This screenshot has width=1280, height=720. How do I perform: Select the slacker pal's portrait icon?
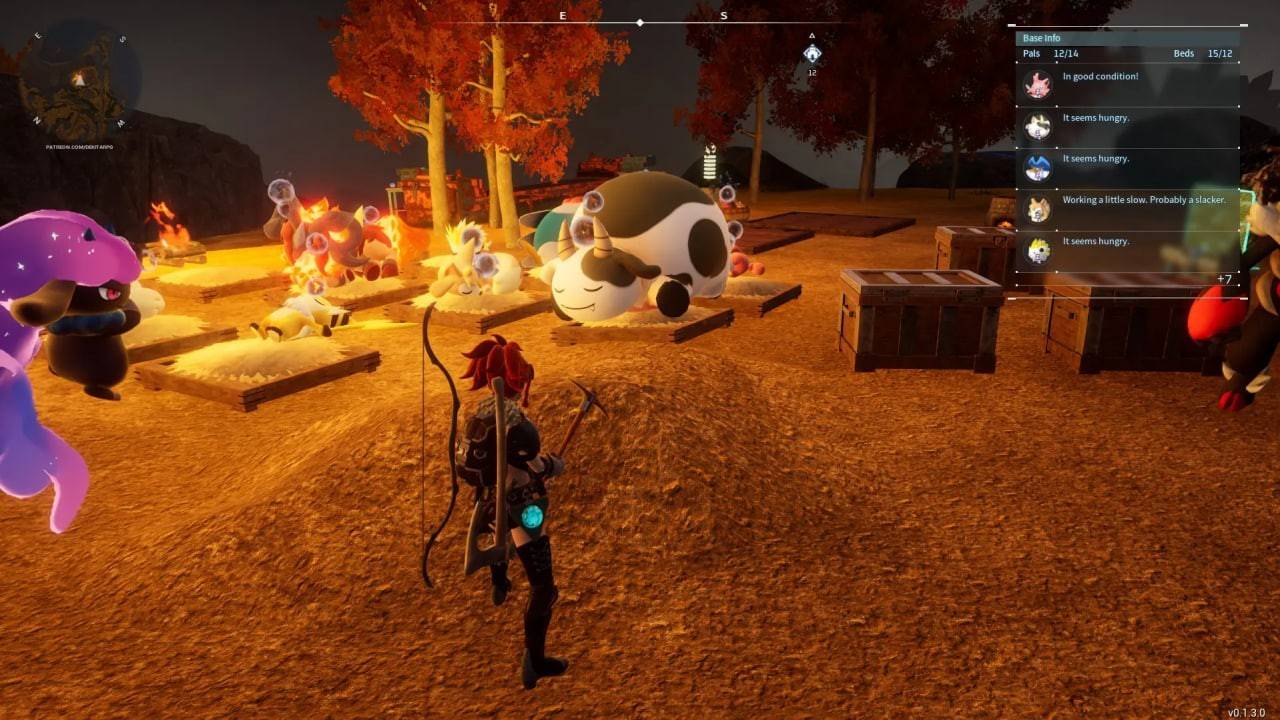1038,210
